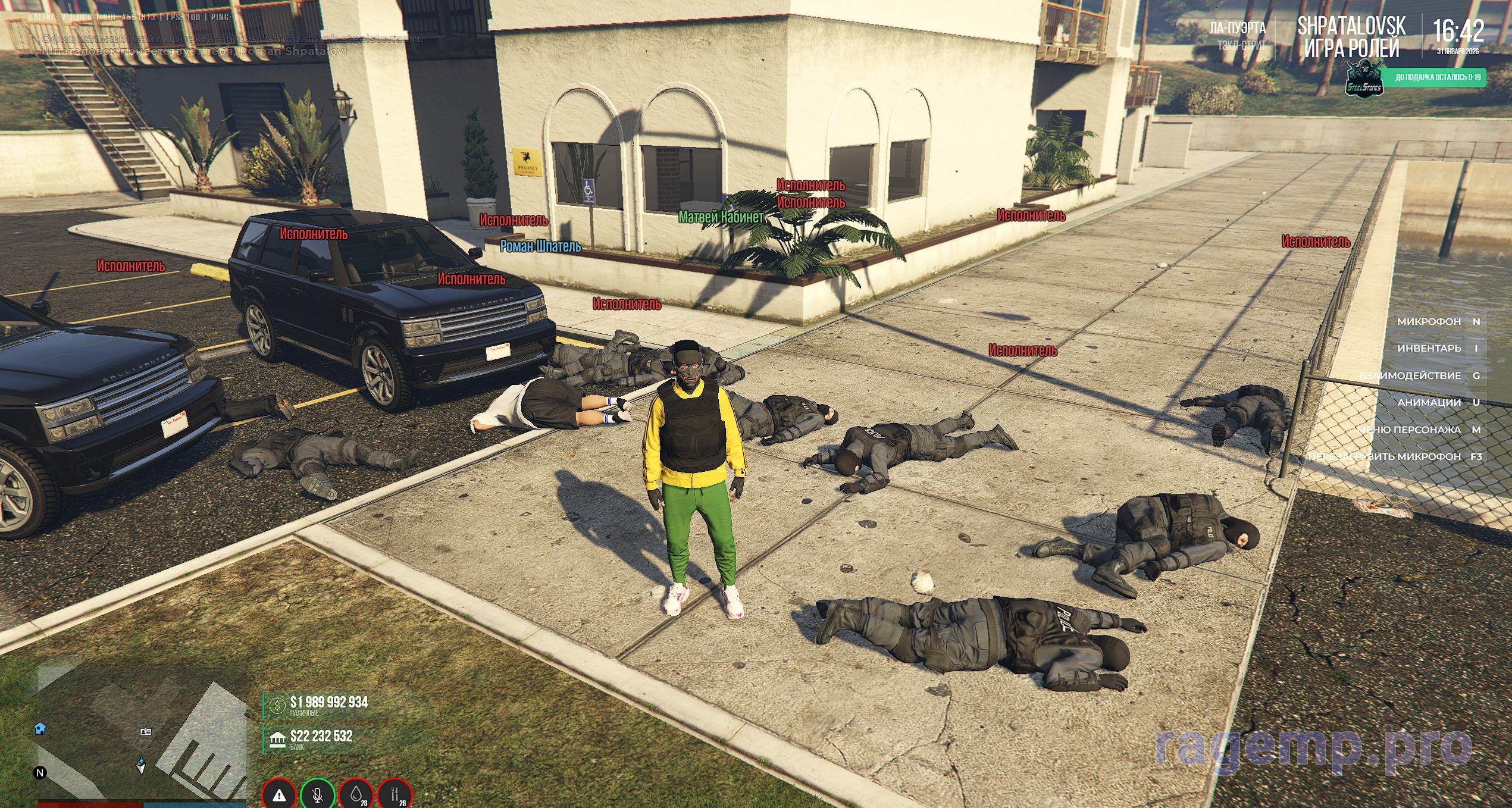The image size is (1512, 808).
Task: Click the warning triangle HUD icon
Action: [x=279, y=794]
